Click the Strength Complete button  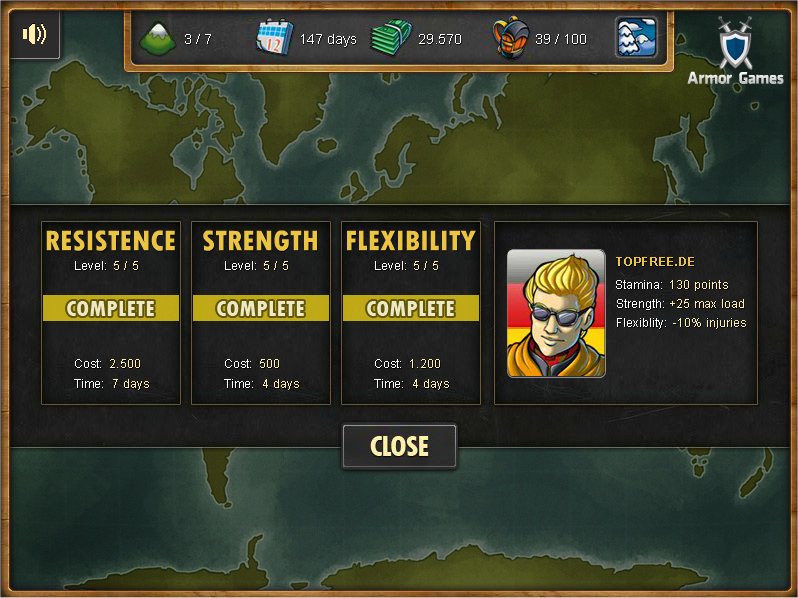[261, 309]
